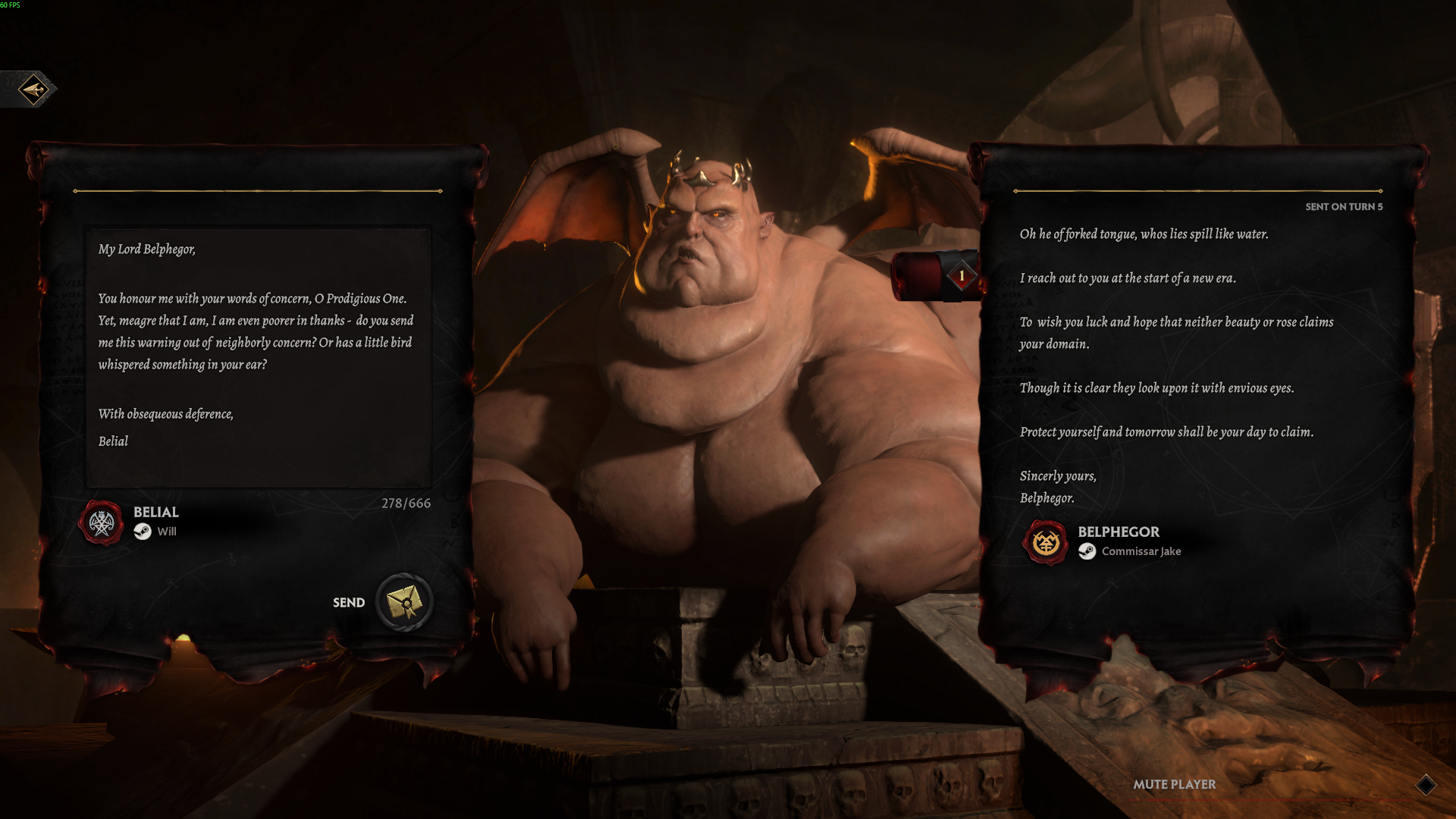The image size is (1456, 819).
Task: Send the letter with envelope button
Action: pos(404,602)
